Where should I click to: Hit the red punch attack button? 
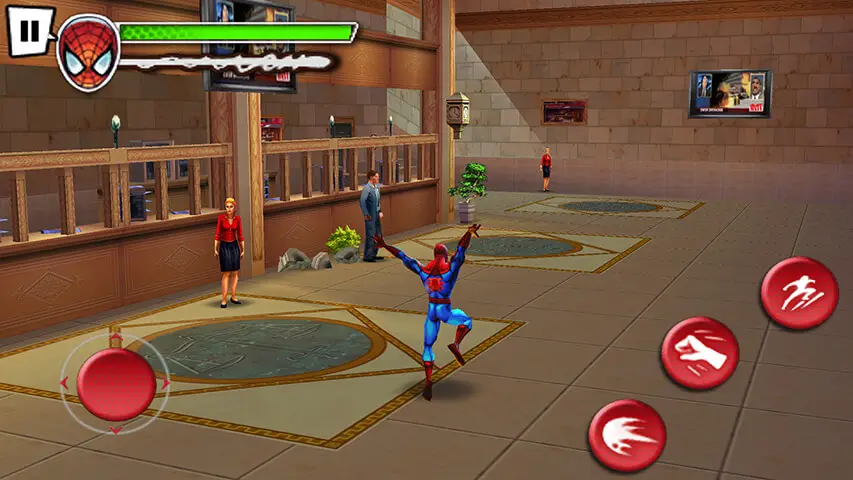pyautogui.click(x=699, y=354)
